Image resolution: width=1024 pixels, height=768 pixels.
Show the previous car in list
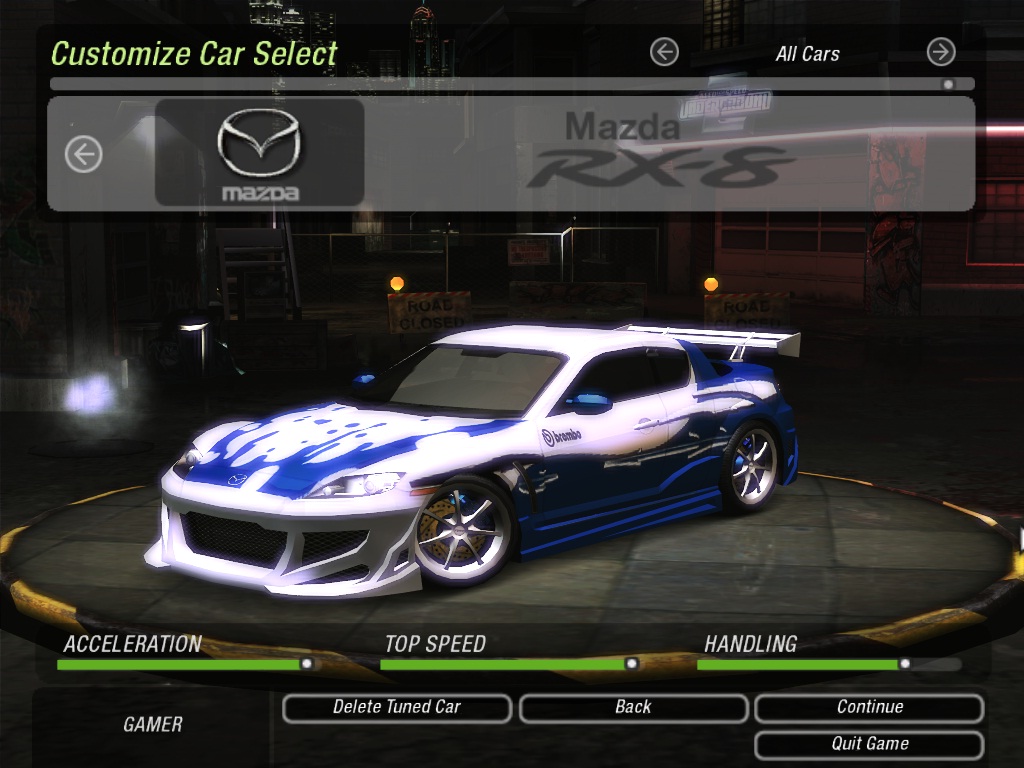click(x=84, y=154)
